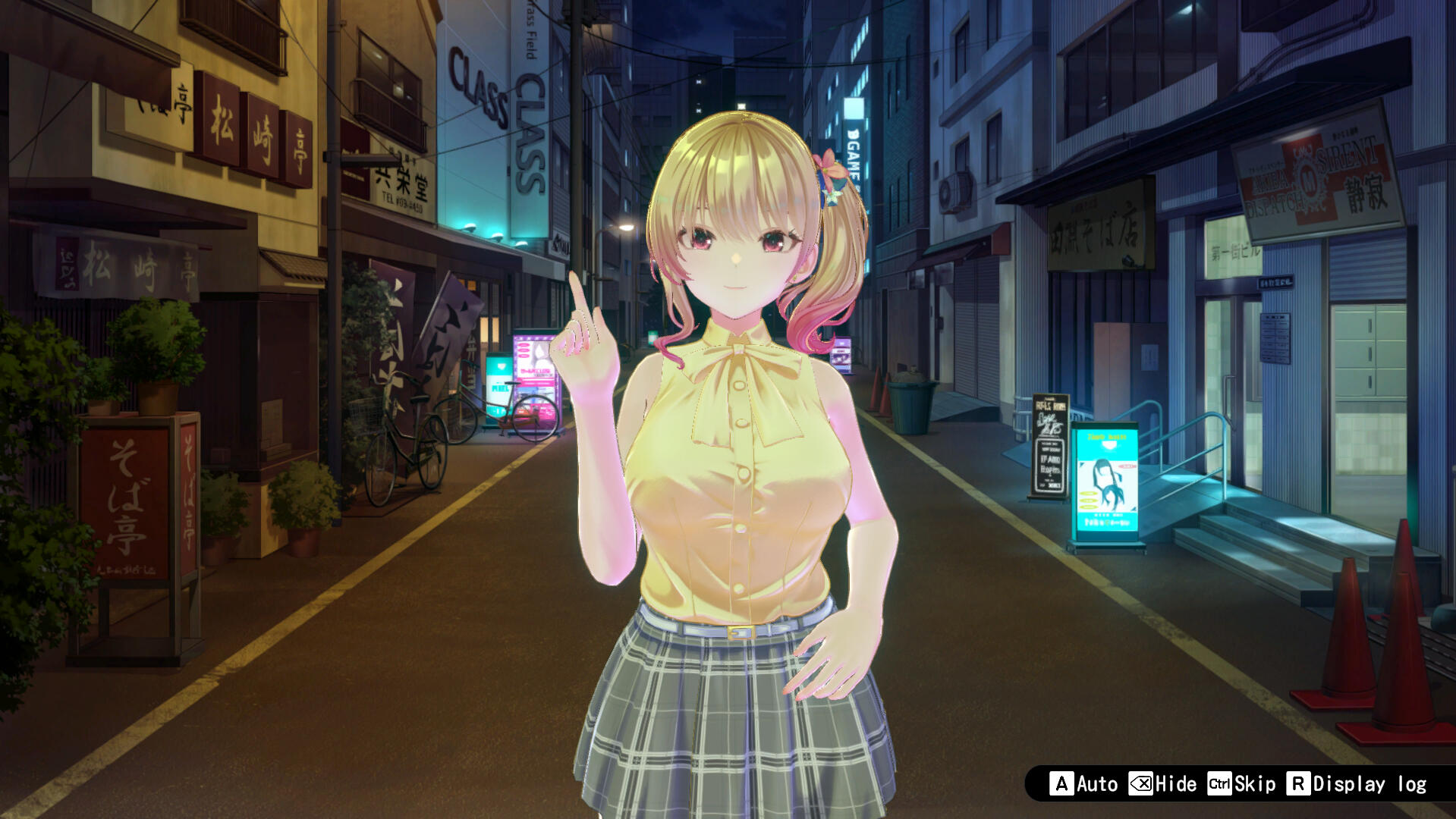The height and width of the screenshot is (819, 1456).
Task: Skip the current dialogue scene
Action: pos(1242,783)
